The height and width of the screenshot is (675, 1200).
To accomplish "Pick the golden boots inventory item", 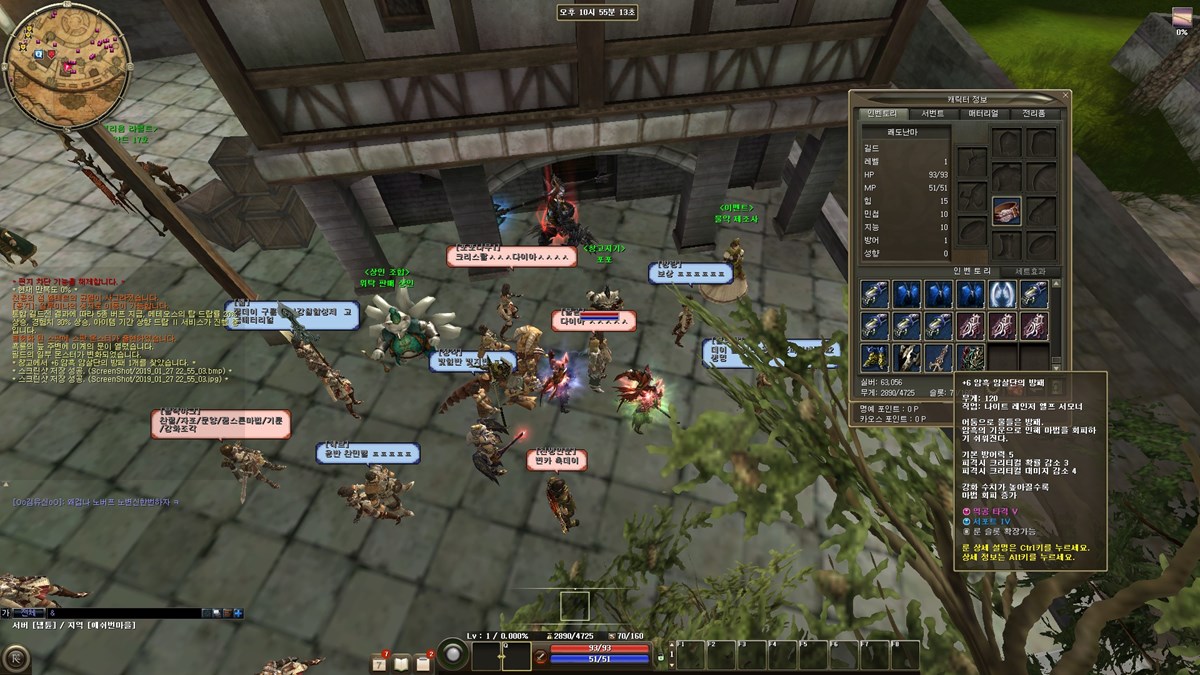I will [x=875, y=356].
